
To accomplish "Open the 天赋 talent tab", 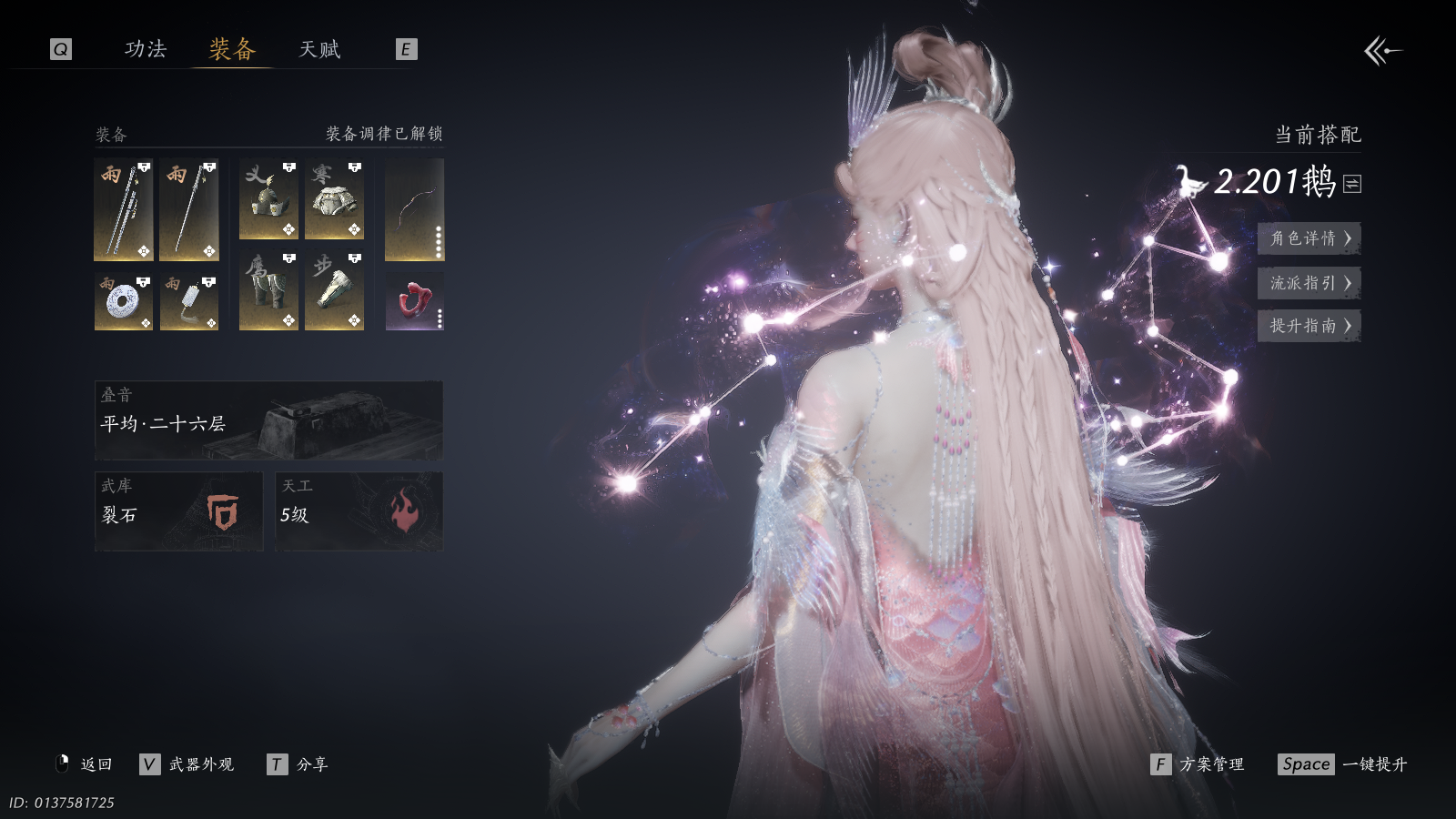I will [x=319, y=49].
